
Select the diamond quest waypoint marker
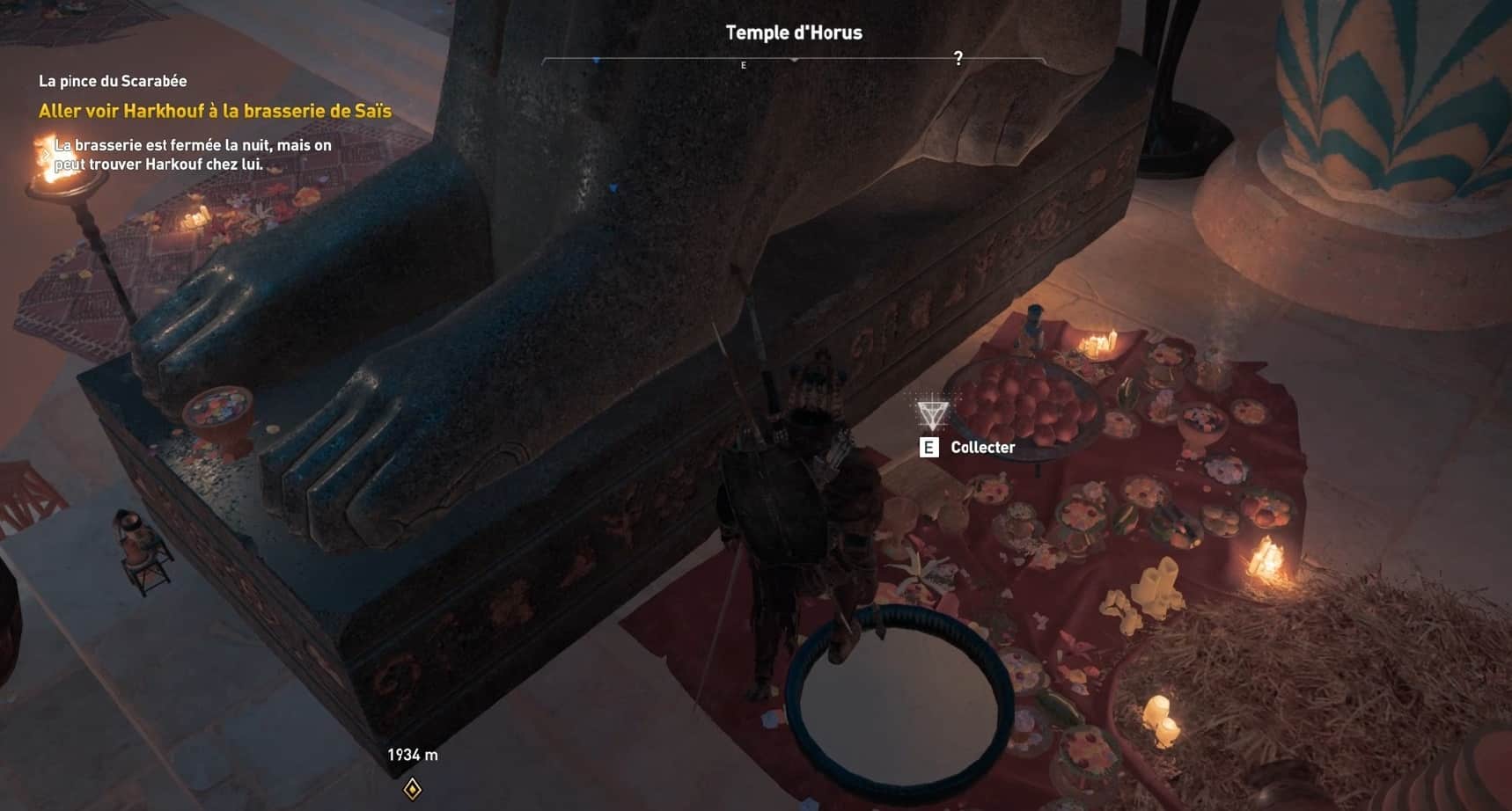tap(412, 788)
